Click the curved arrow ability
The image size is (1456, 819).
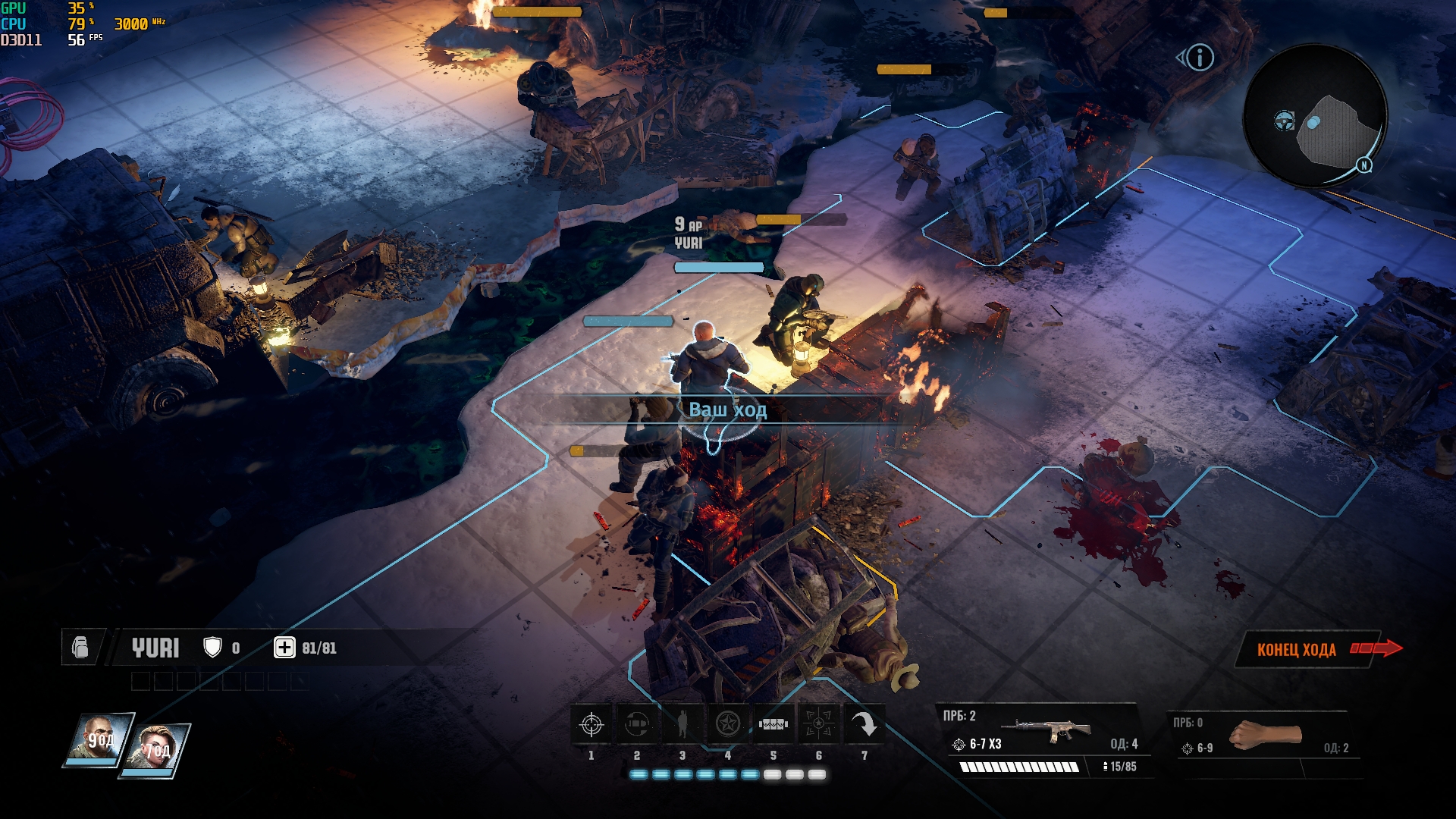(x=864, y=725)
